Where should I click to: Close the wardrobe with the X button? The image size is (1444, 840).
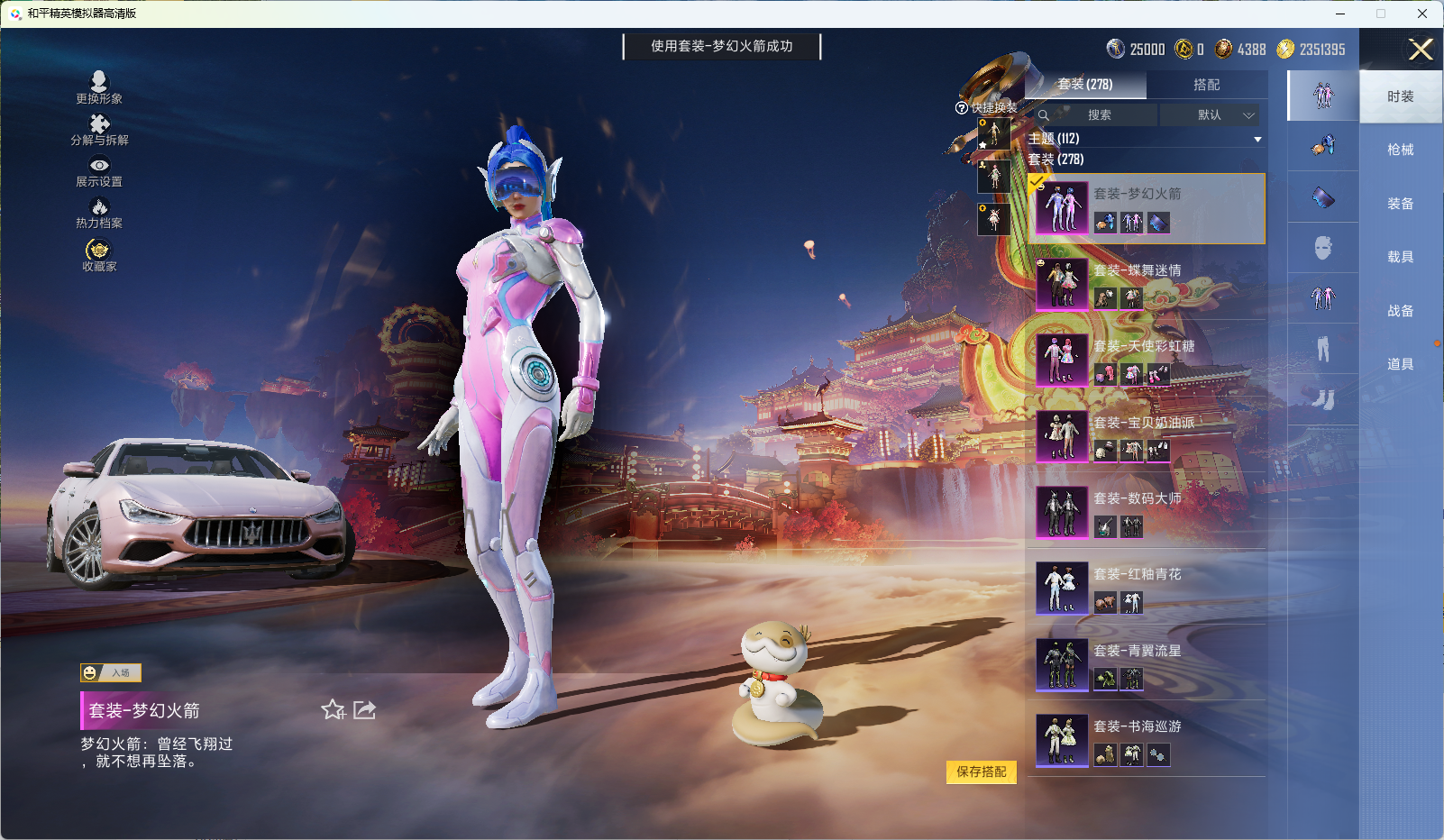(x=1421, y=50)
